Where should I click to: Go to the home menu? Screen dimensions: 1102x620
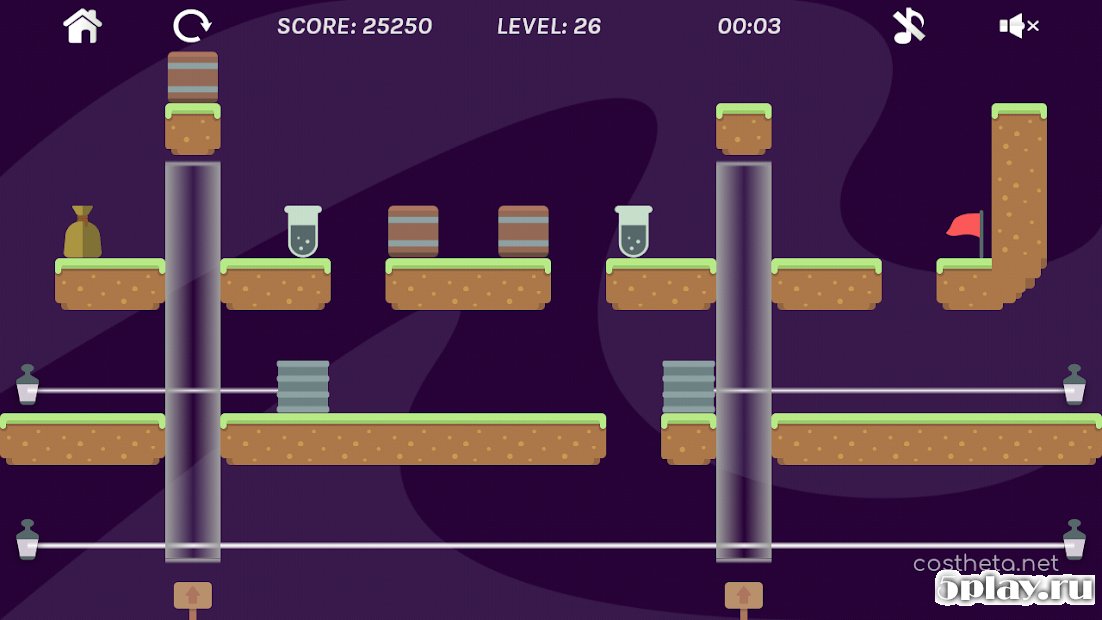[x=83, y=26]
